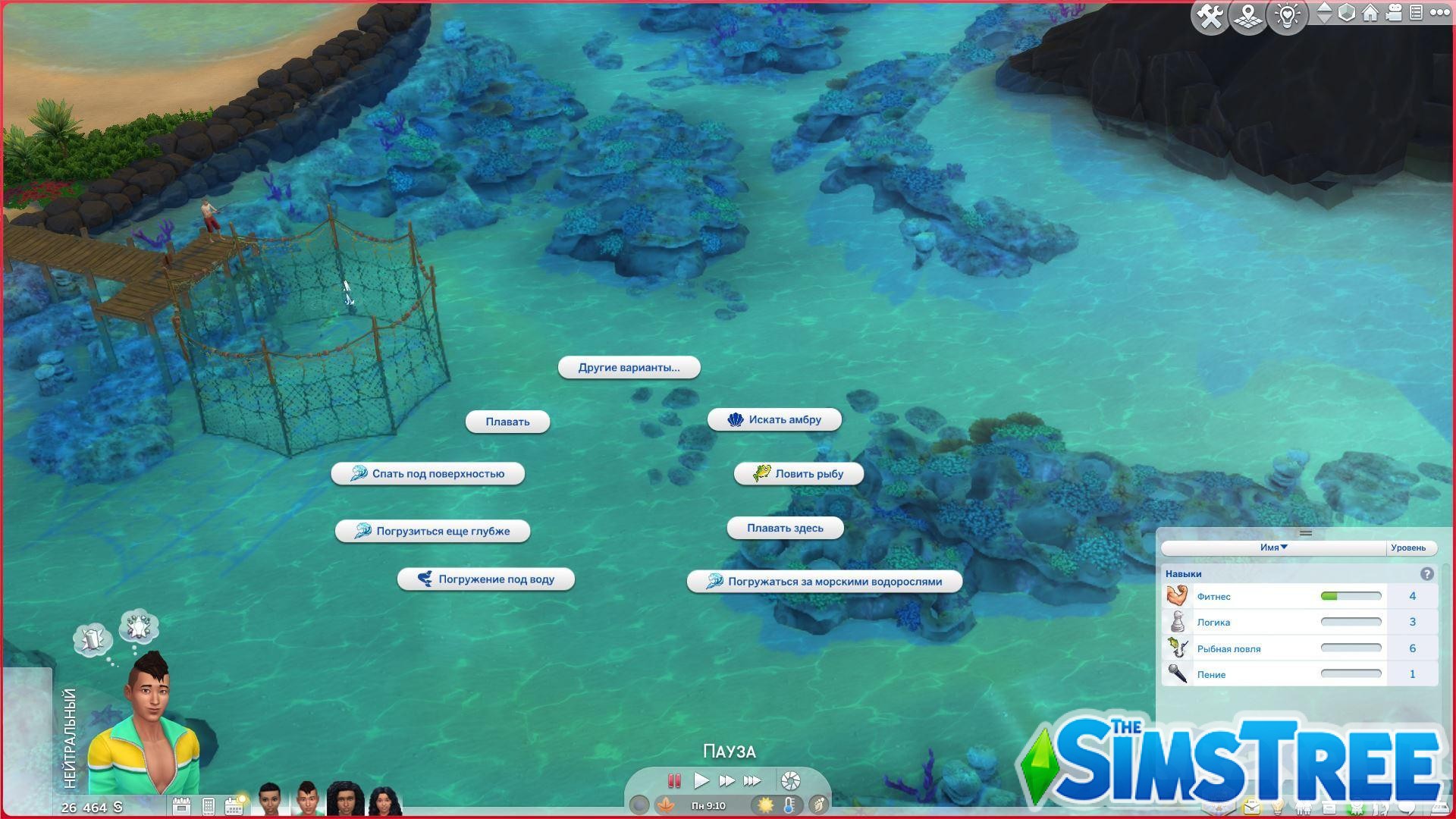Click the video camera capture icon
Image resolution: width=1456 pixels, height=819 pixels.
1394,13
